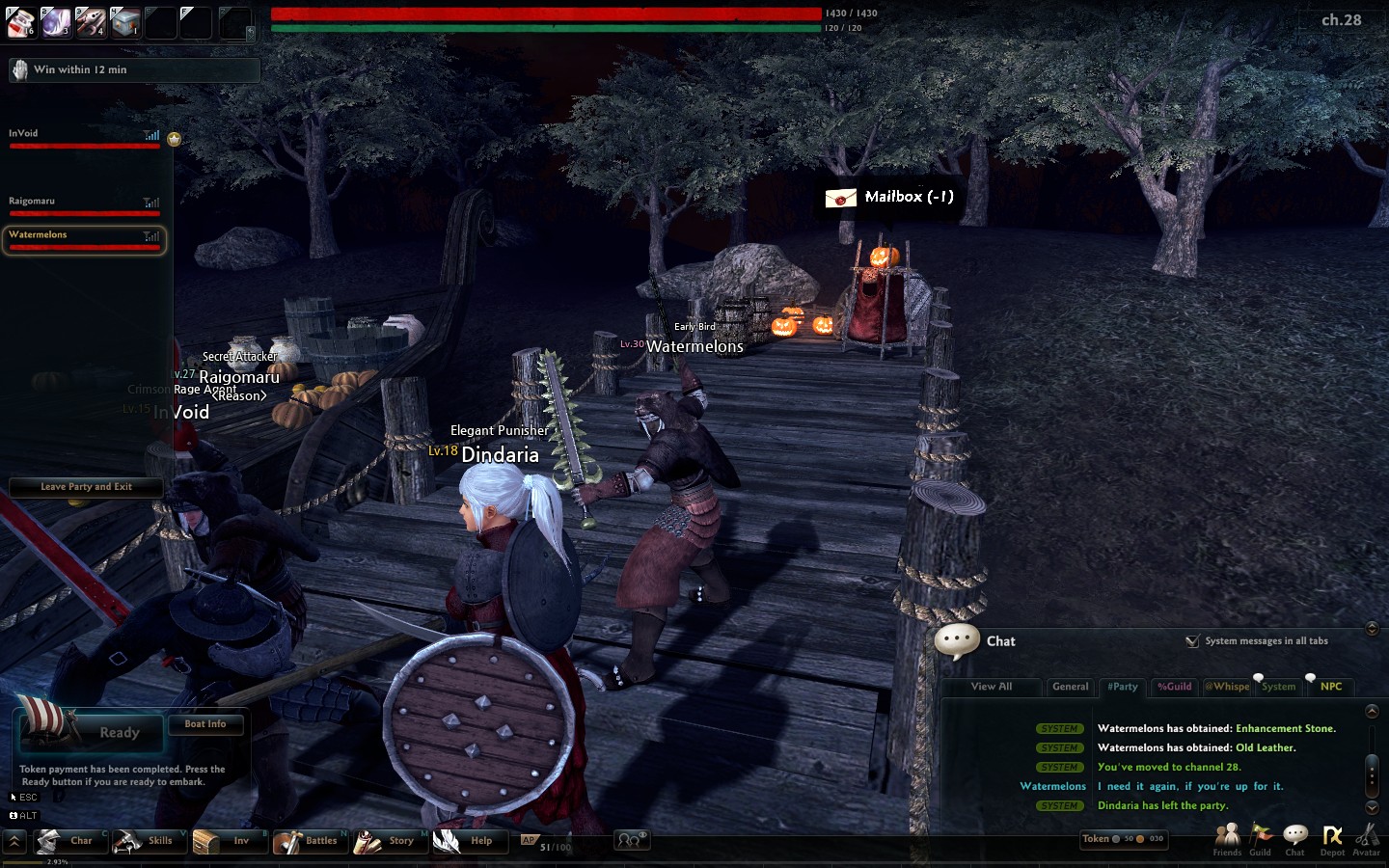Toggle System messages in all tabs checkbox

coord(1192,641)
